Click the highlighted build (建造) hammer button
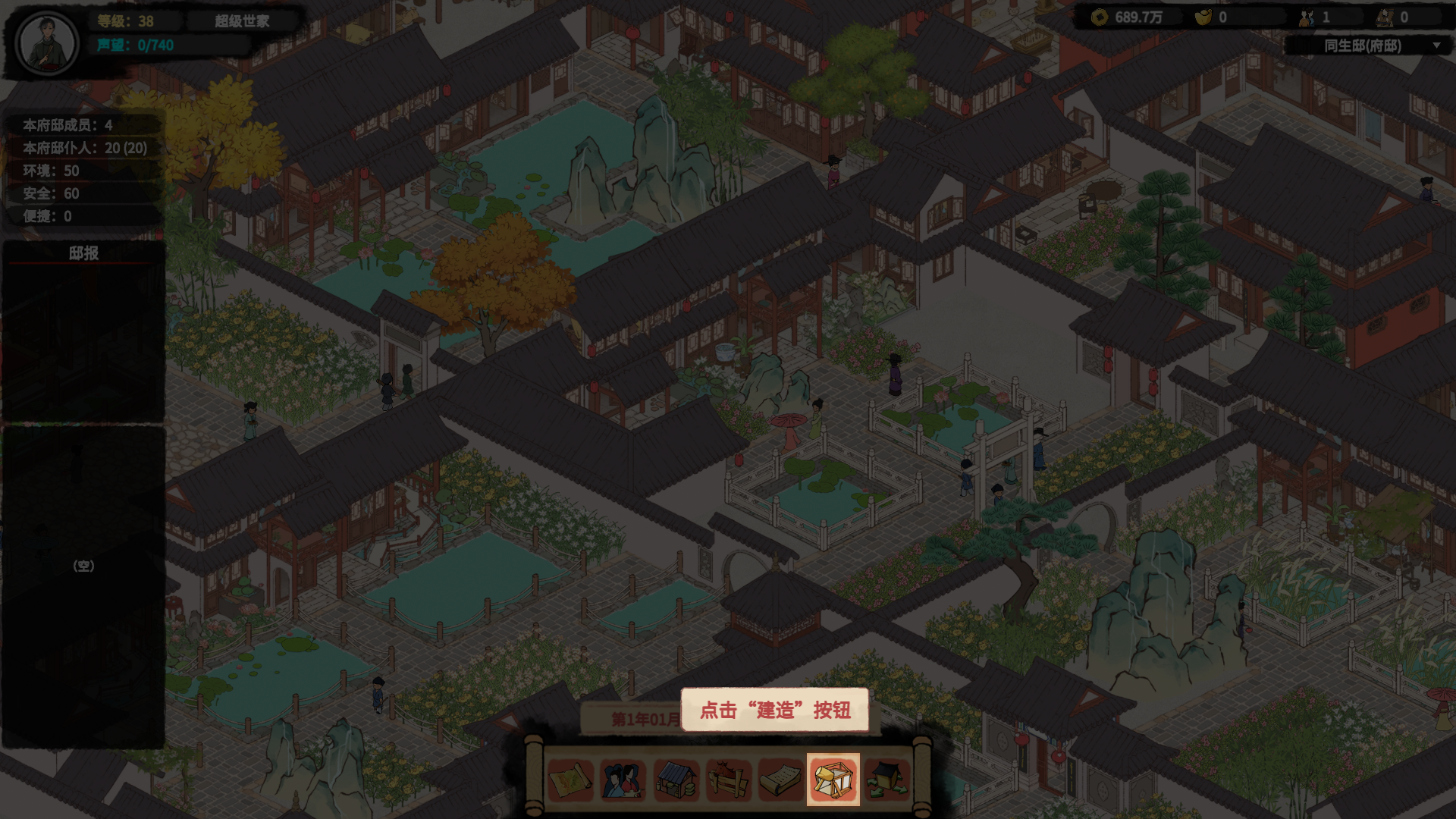Image resolution: width=1456 pixels, height=819 pixels. pos(833,780)
